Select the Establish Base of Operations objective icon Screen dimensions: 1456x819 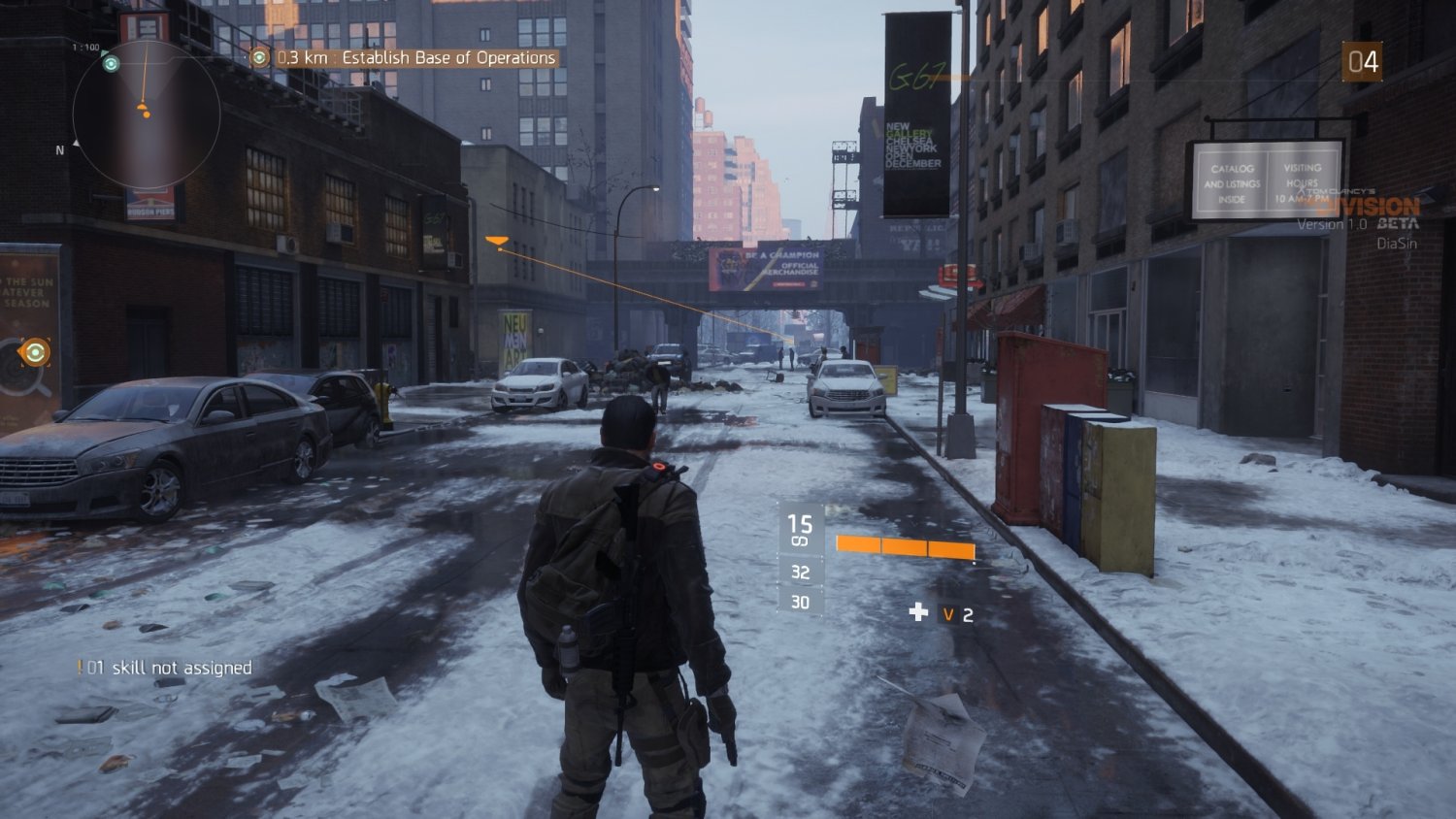coord(259,58)
